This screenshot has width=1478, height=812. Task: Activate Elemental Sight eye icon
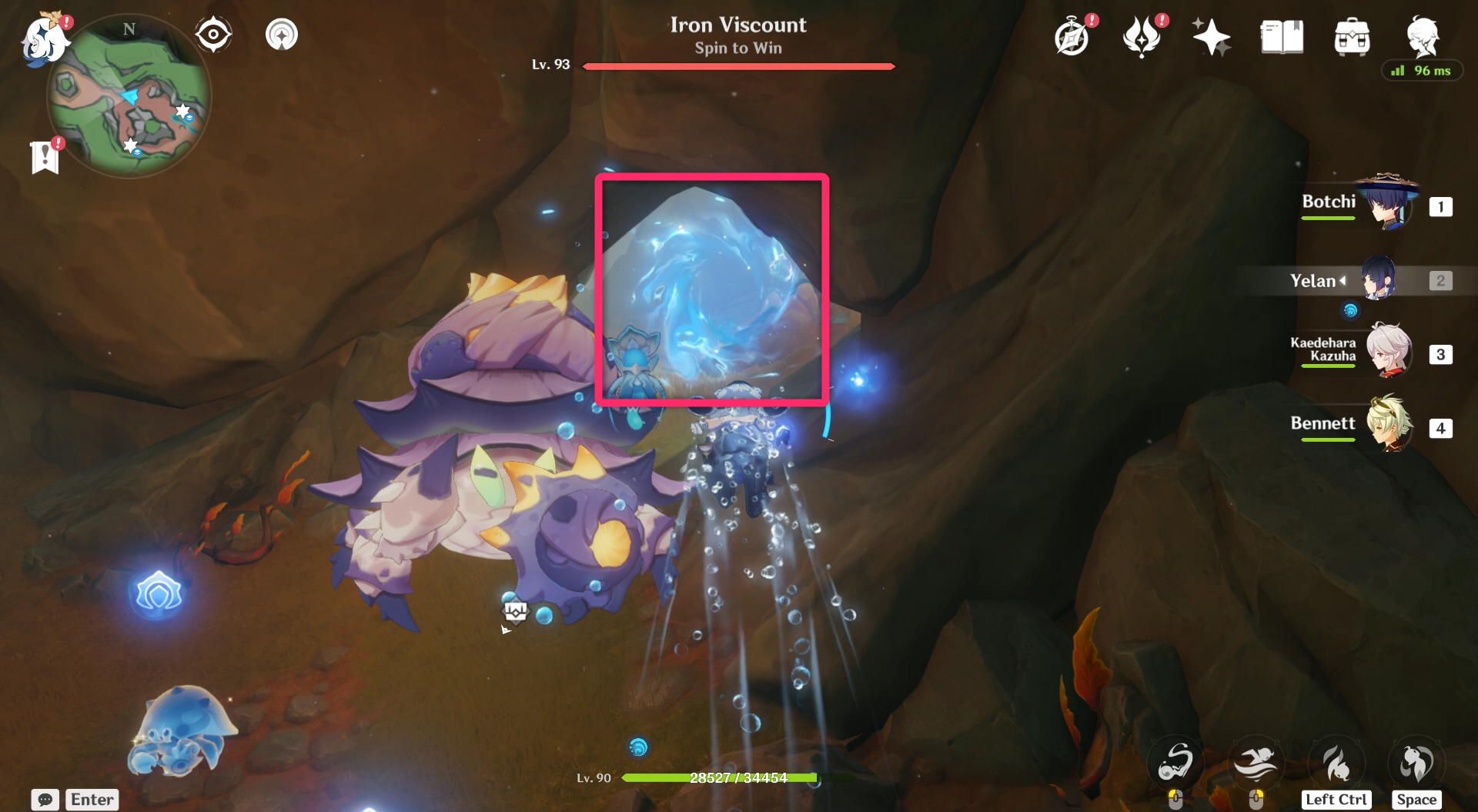click(x=213, y=33)
